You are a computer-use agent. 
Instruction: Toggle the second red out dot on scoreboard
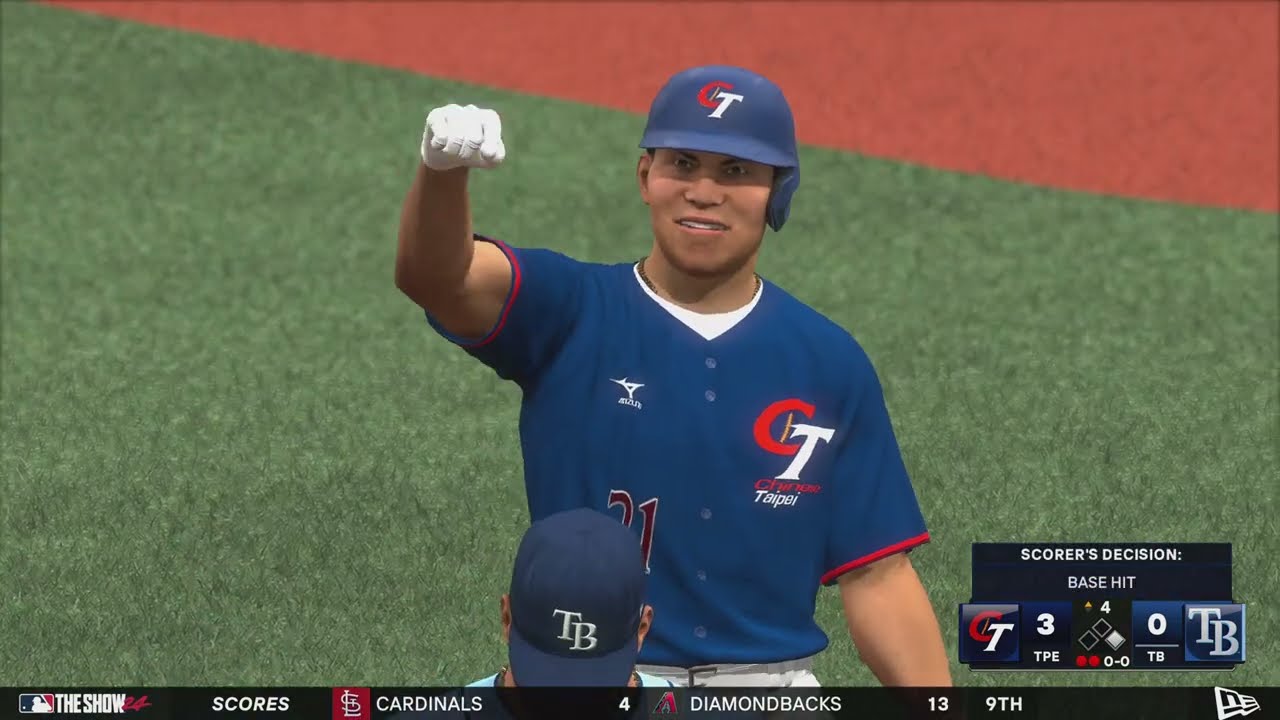pyautogui.click(x=1095, y=660)
